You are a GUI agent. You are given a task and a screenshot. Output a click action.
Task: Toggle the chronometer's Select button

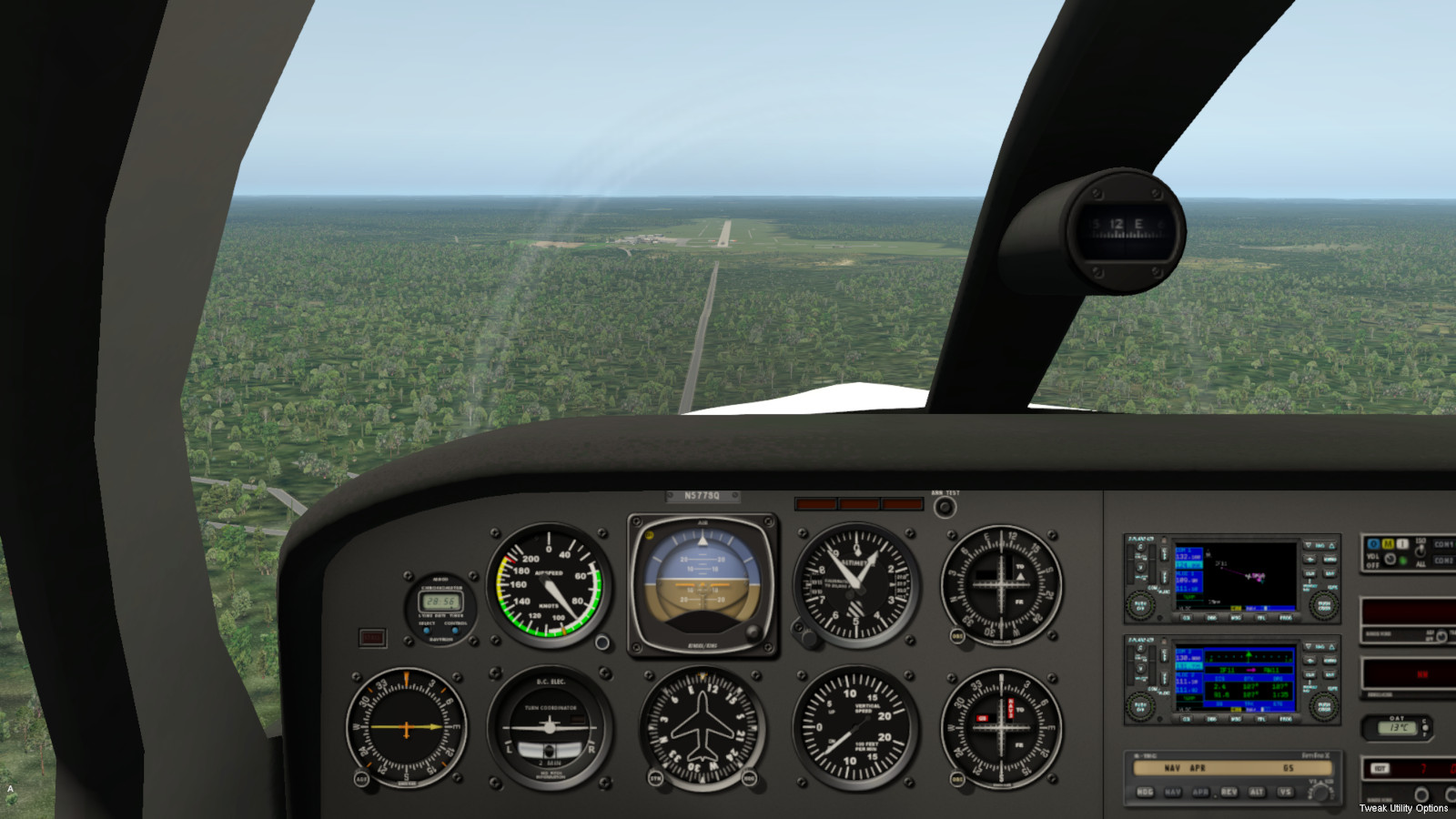pos(426,630)
